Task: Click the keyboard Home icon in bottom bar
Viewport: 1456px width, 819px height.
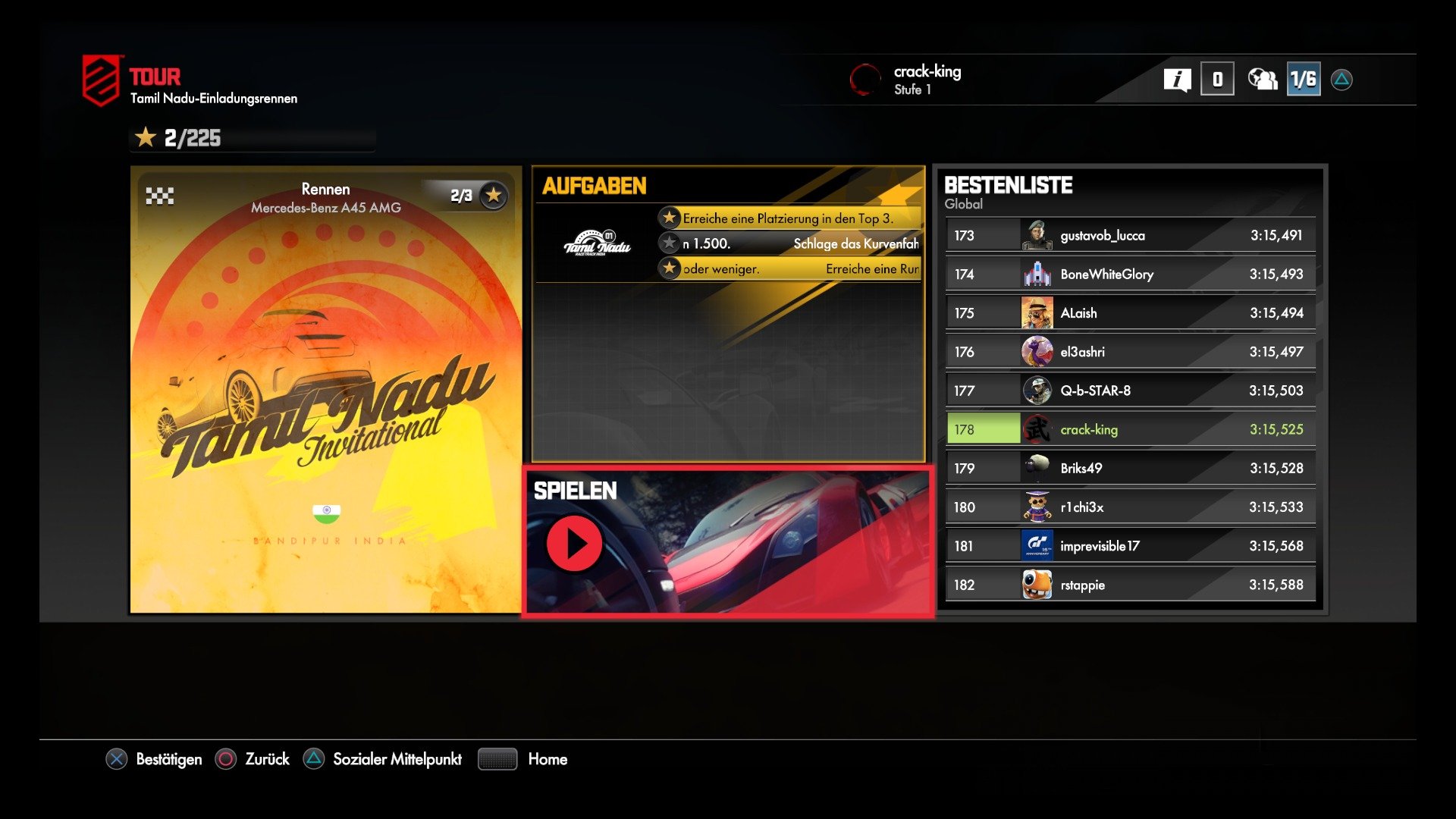Action: (497, 759)
